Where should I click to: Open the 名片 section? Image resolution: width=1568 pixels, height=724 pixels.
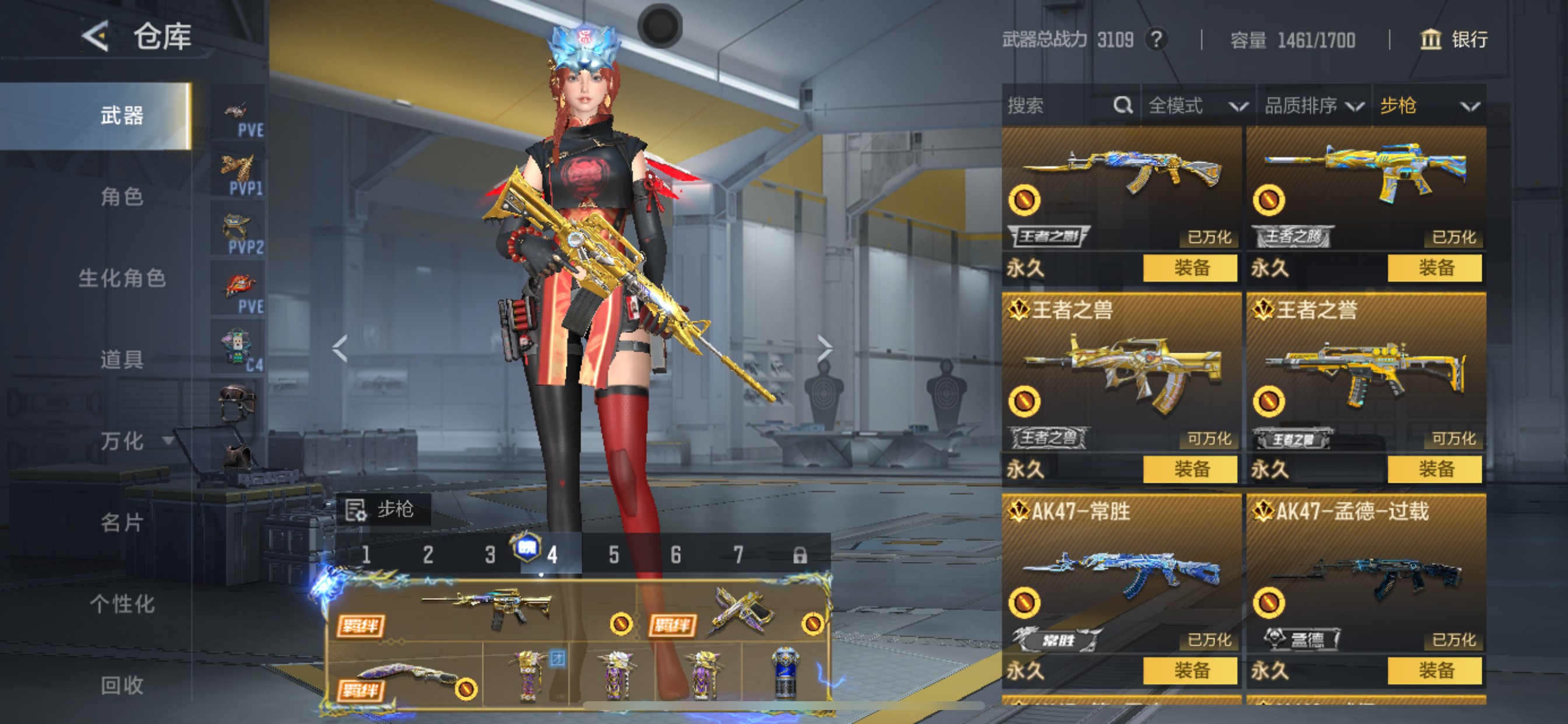pos(122,522)
